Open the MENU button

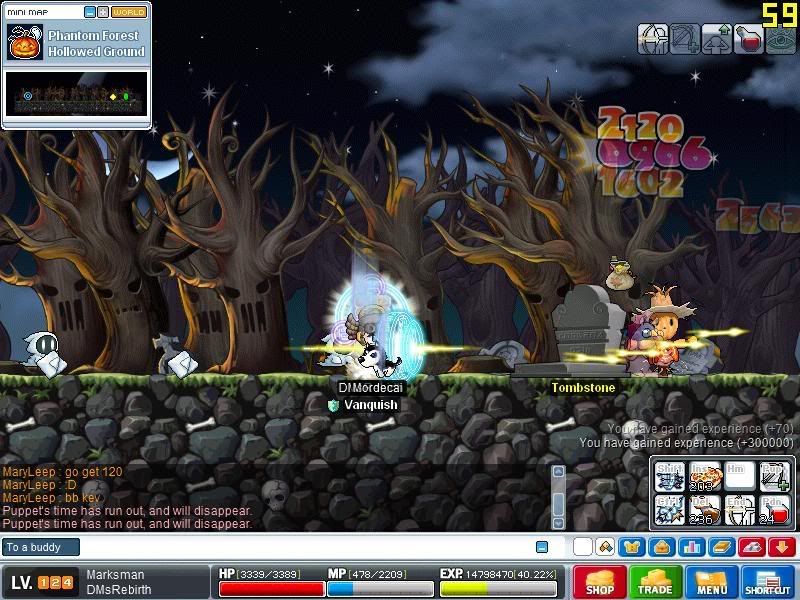pos(711,582)
